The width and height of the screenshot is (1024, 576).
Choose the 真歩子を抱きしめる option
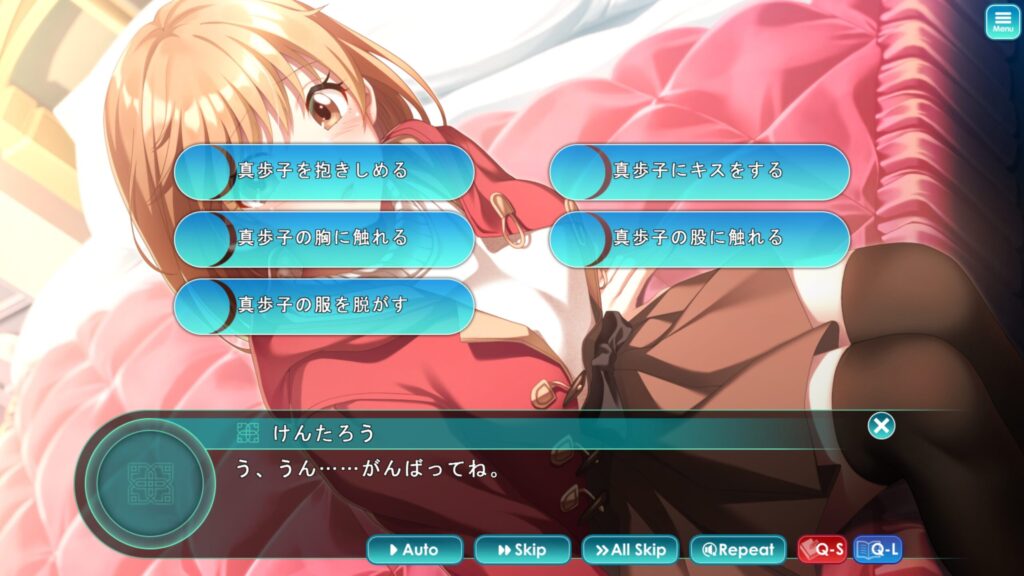[x=324, y=171]
